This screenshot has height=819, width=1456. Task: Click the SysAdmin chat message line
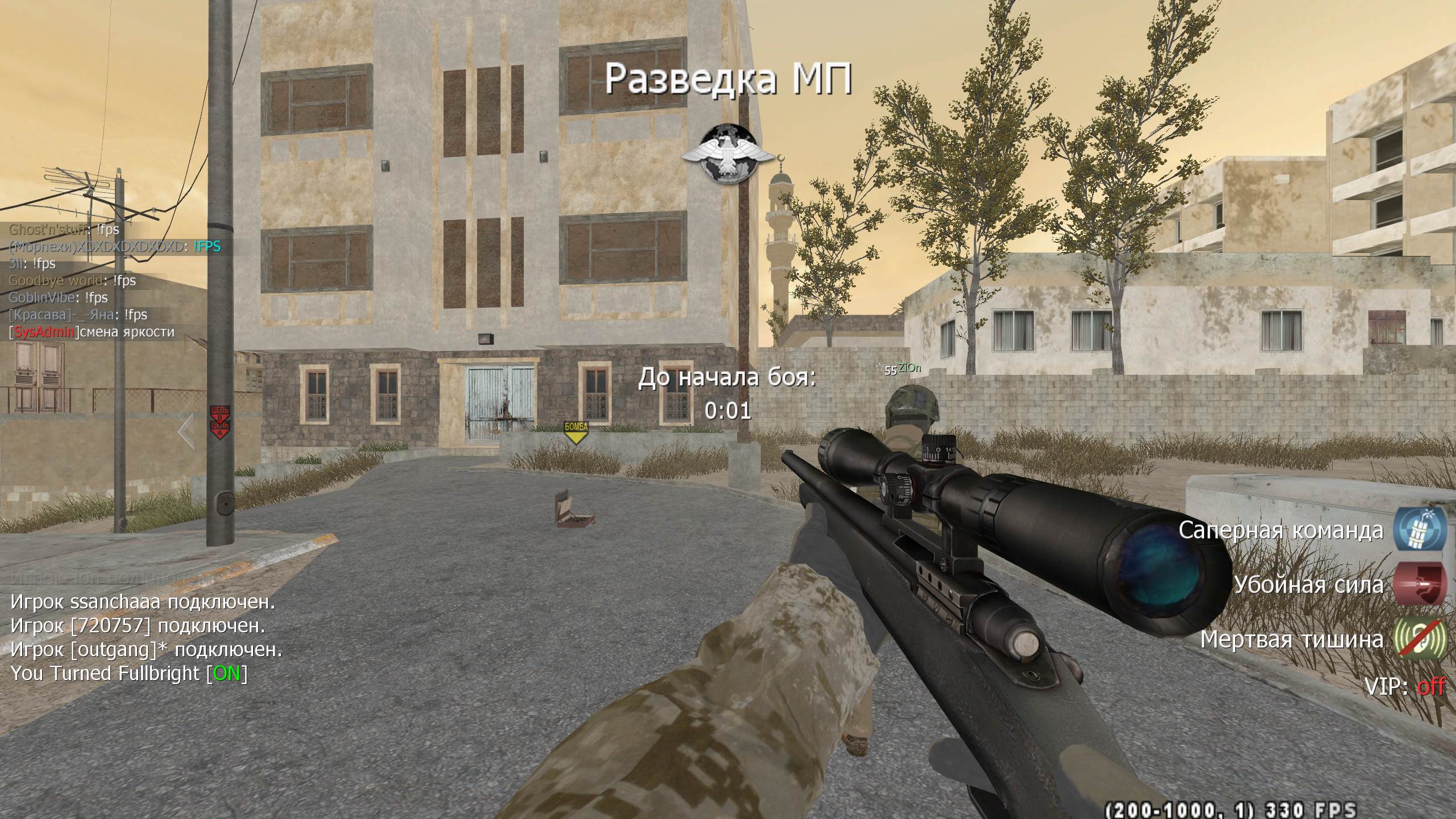click(92, 332)
